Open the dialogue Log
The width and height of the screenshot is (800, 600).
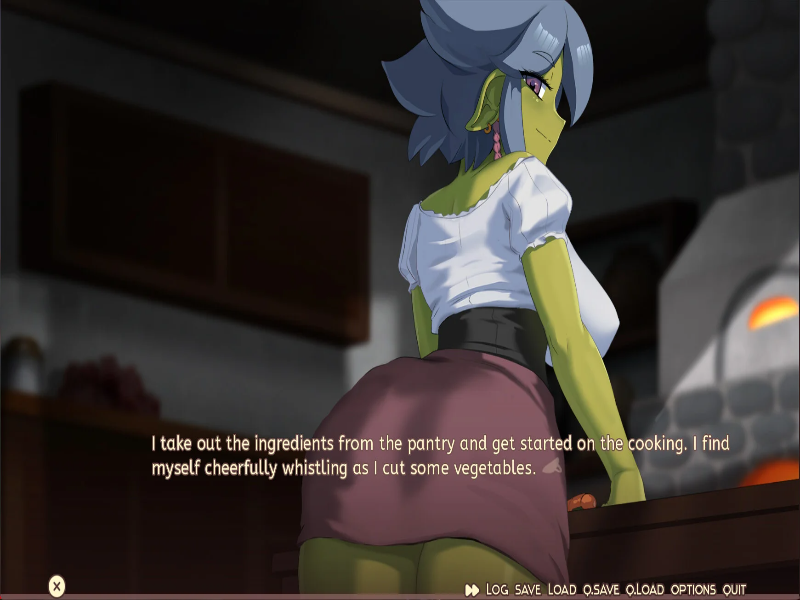click(497, 590)
